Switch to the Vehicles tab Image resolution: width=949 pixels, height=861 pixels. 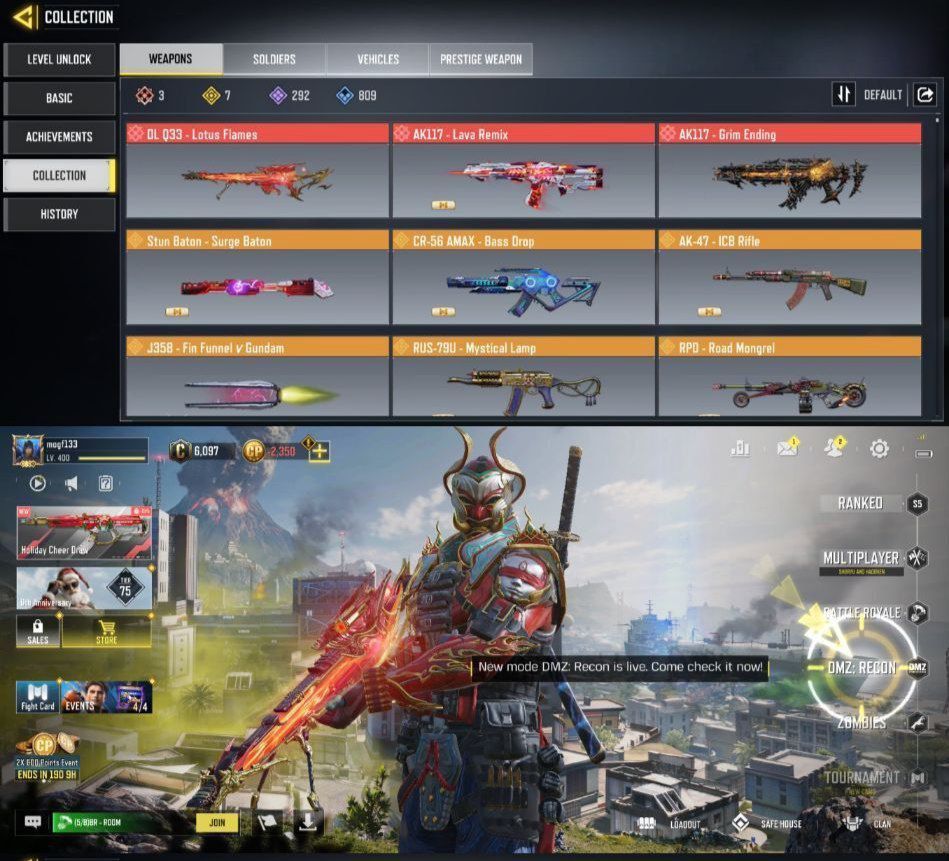[x=377, y=59]
